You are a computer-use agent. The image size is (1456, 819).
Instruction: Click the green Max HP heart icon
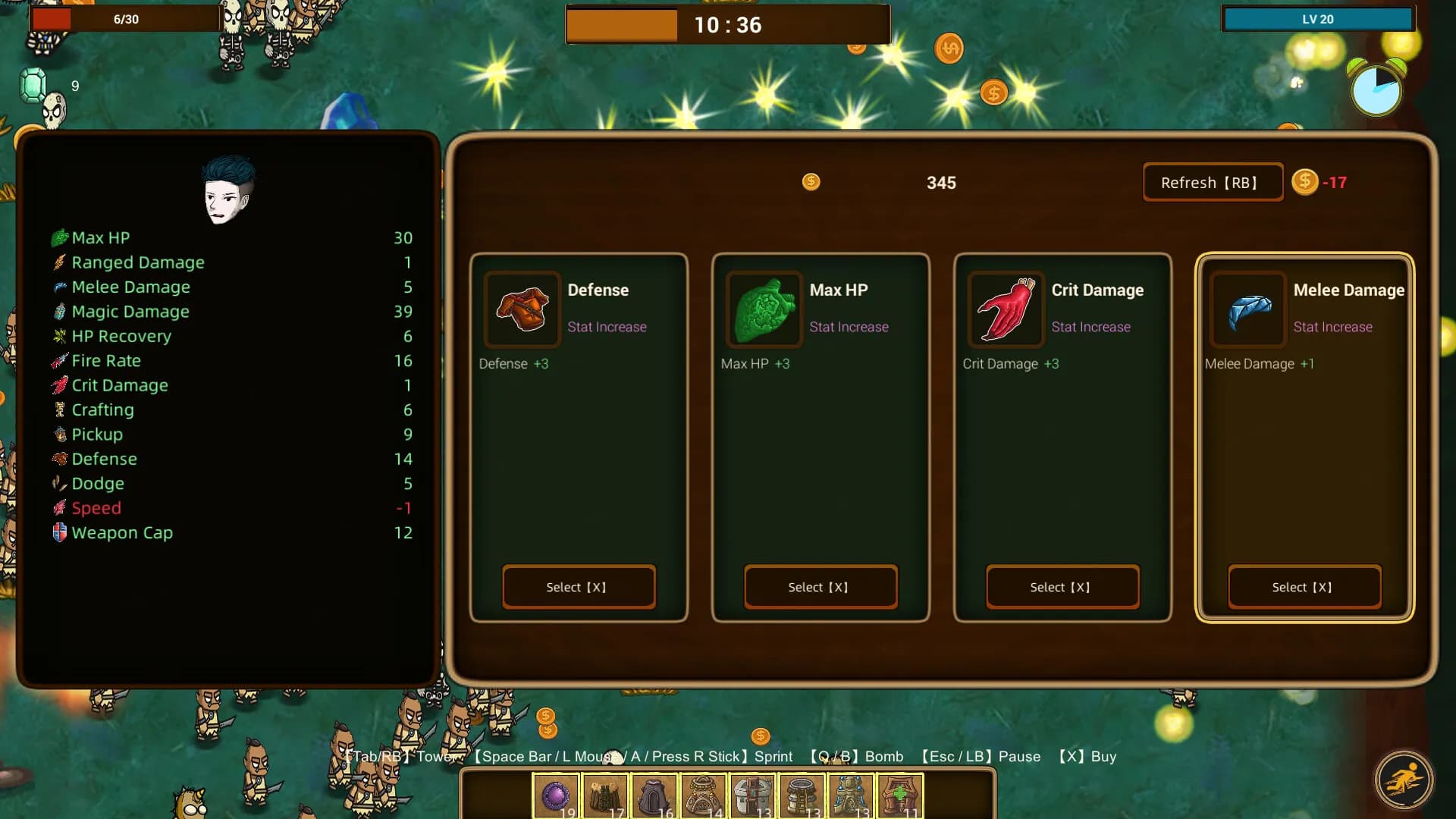coord(764,309)
